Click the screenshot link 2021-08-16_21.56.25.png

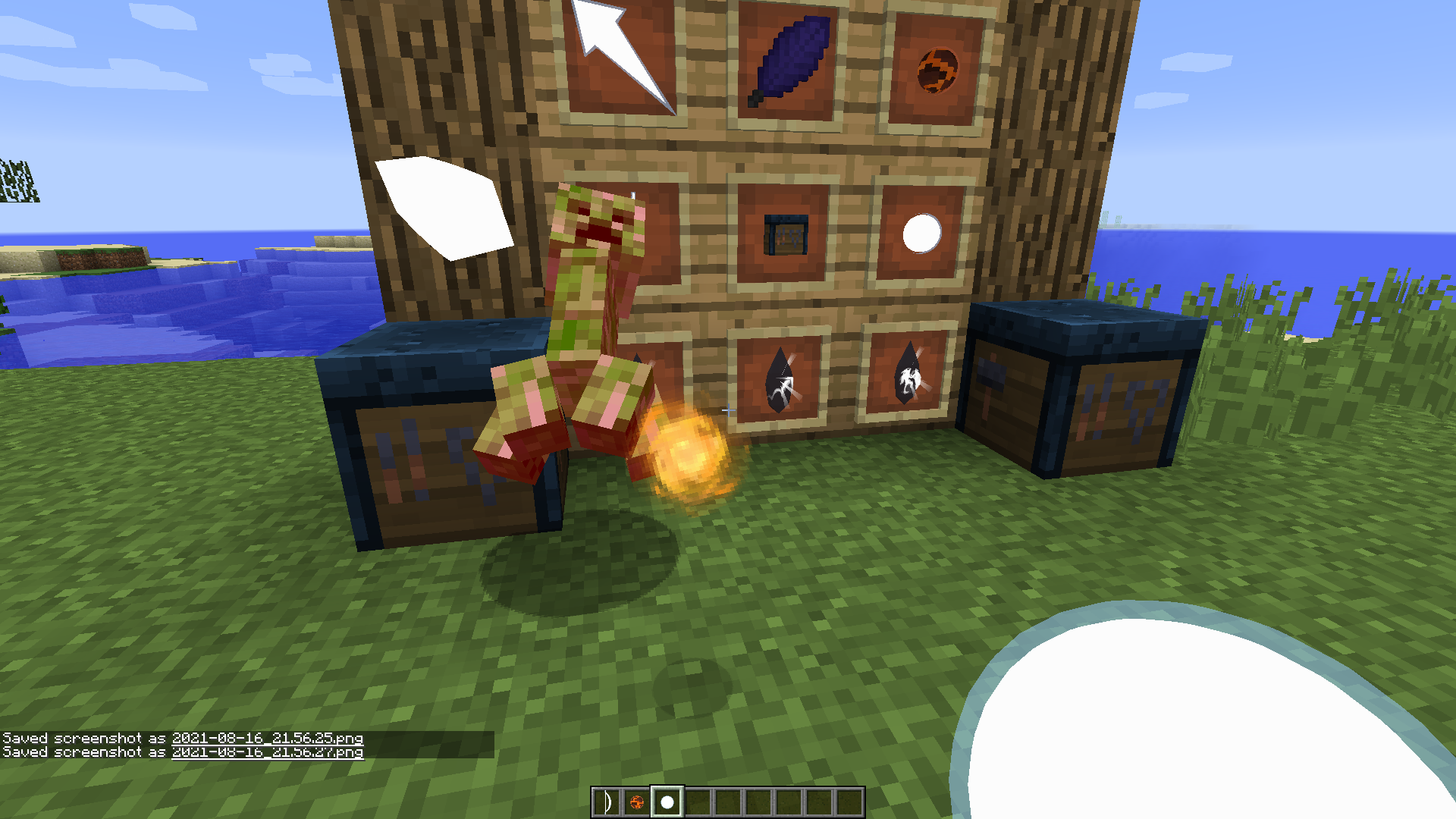click(x=269, y=738)
